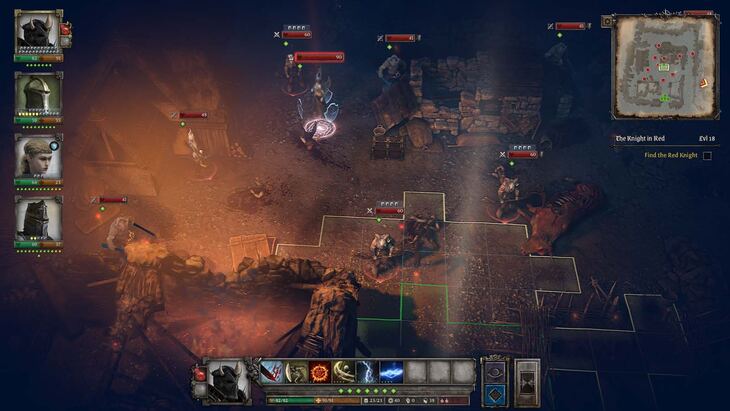The height and width of the screenshot is (411, 730).
Task: Click the hourglass end turn button
Action: [x=527, y=383]
